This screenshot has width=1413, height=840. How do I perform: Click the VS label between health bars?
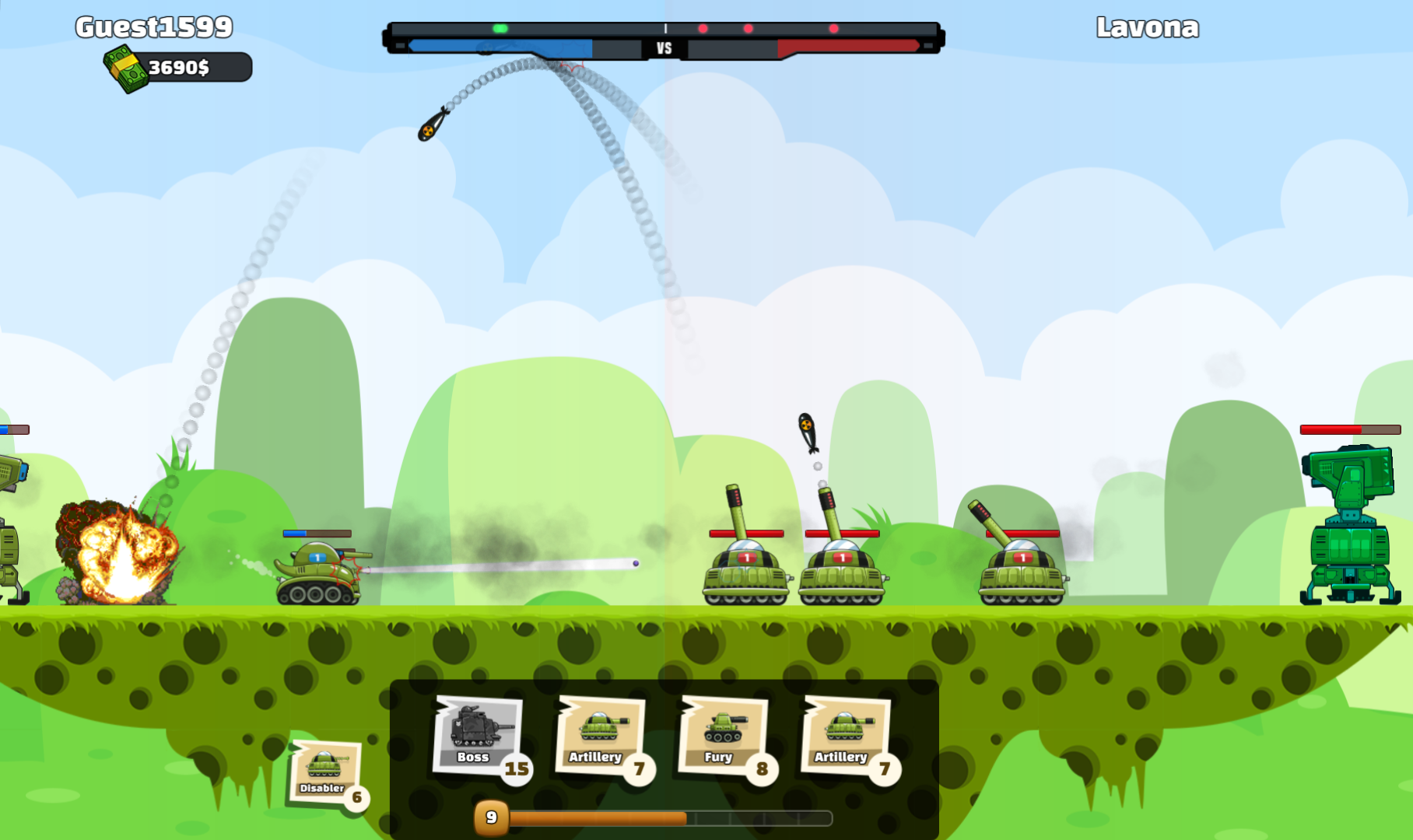pos(664,47)
